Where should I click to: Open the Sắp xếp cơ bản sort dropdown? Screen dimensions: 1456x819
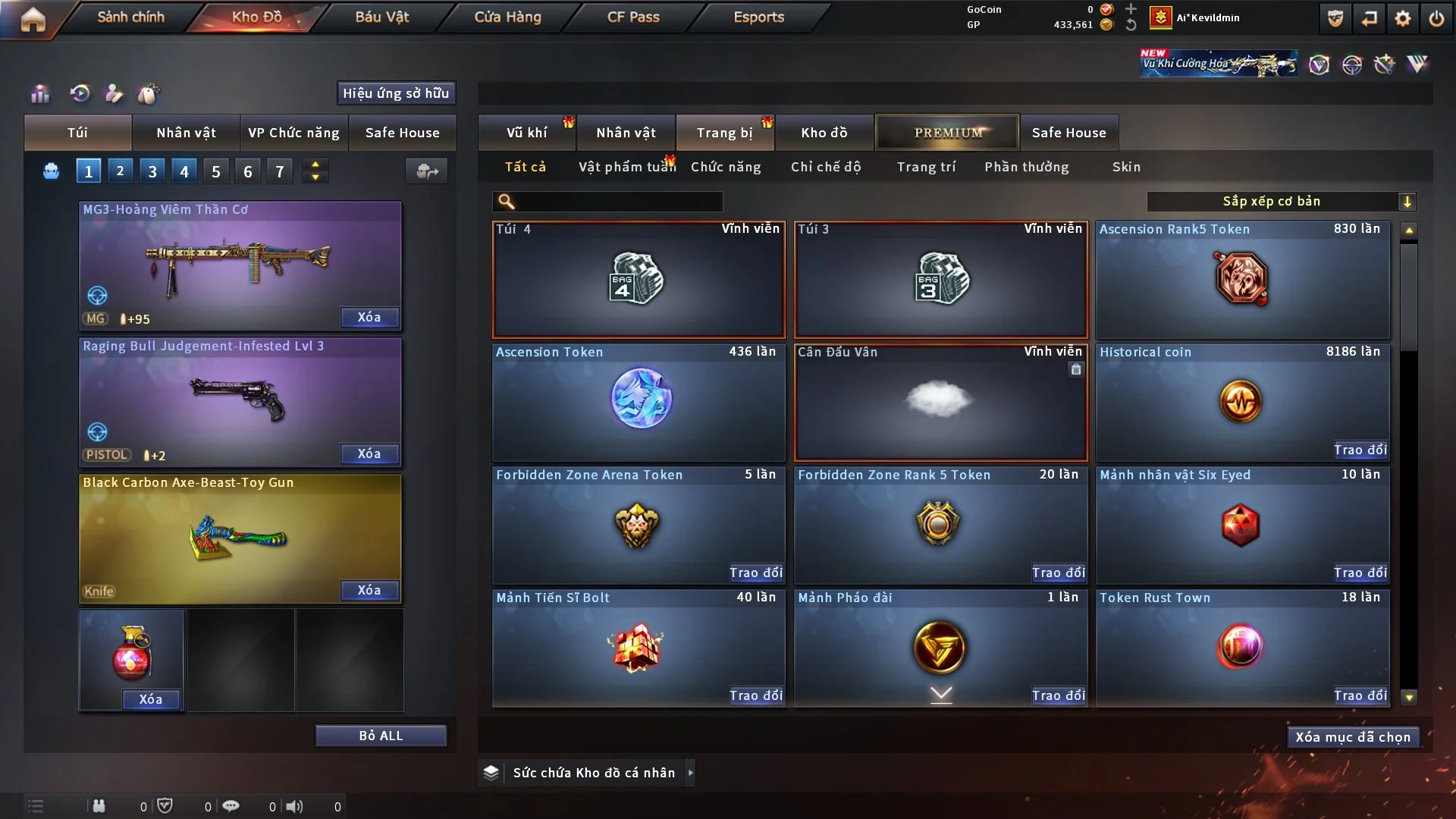1281,202
